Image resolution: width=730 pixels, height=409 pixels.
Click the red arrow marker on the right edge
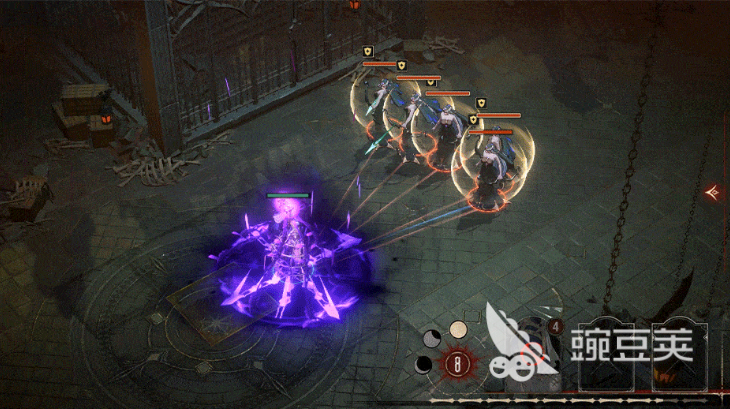tap(714, 191)
